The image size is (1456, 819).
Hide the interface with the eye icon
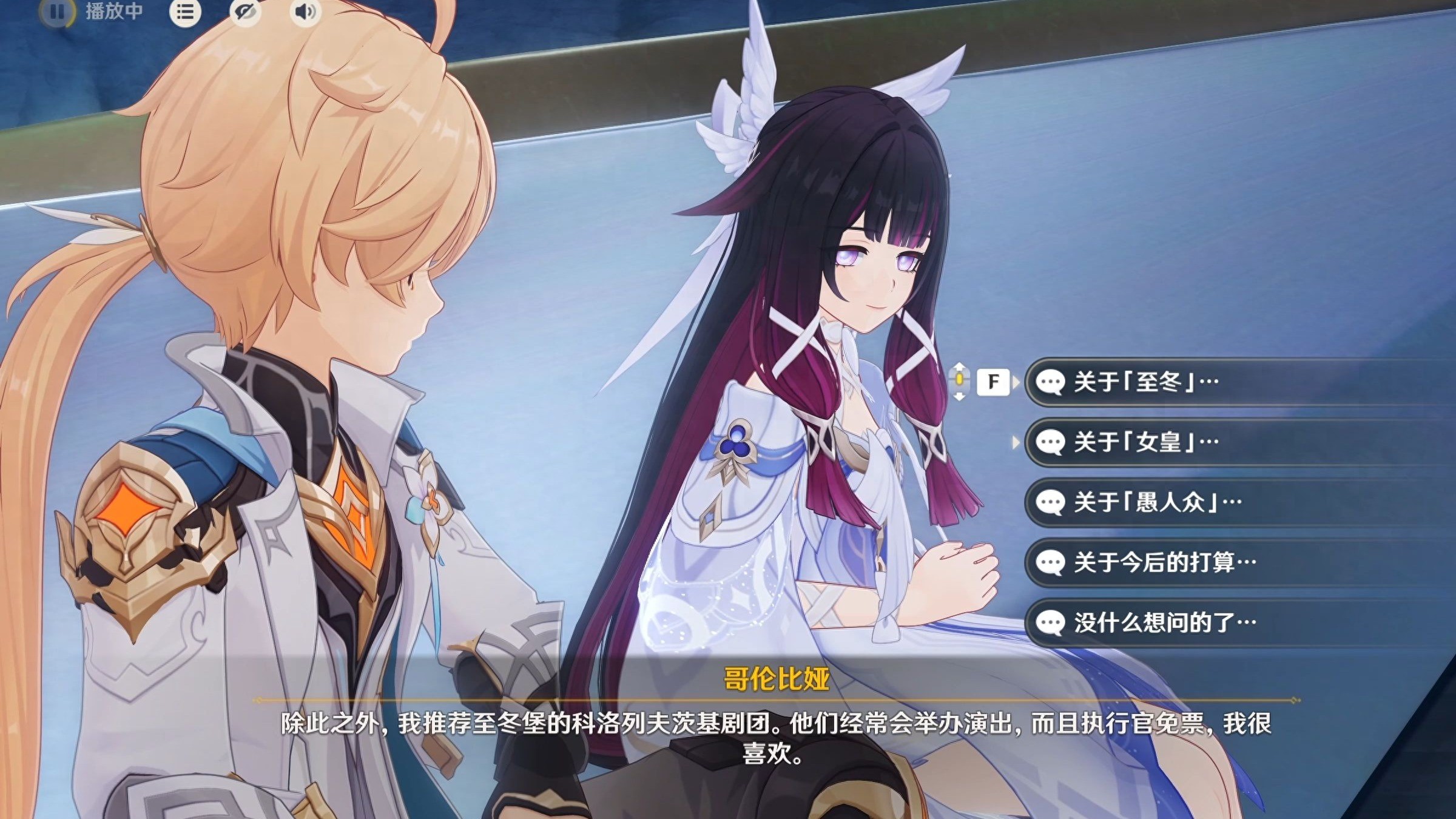click(245, 12)
